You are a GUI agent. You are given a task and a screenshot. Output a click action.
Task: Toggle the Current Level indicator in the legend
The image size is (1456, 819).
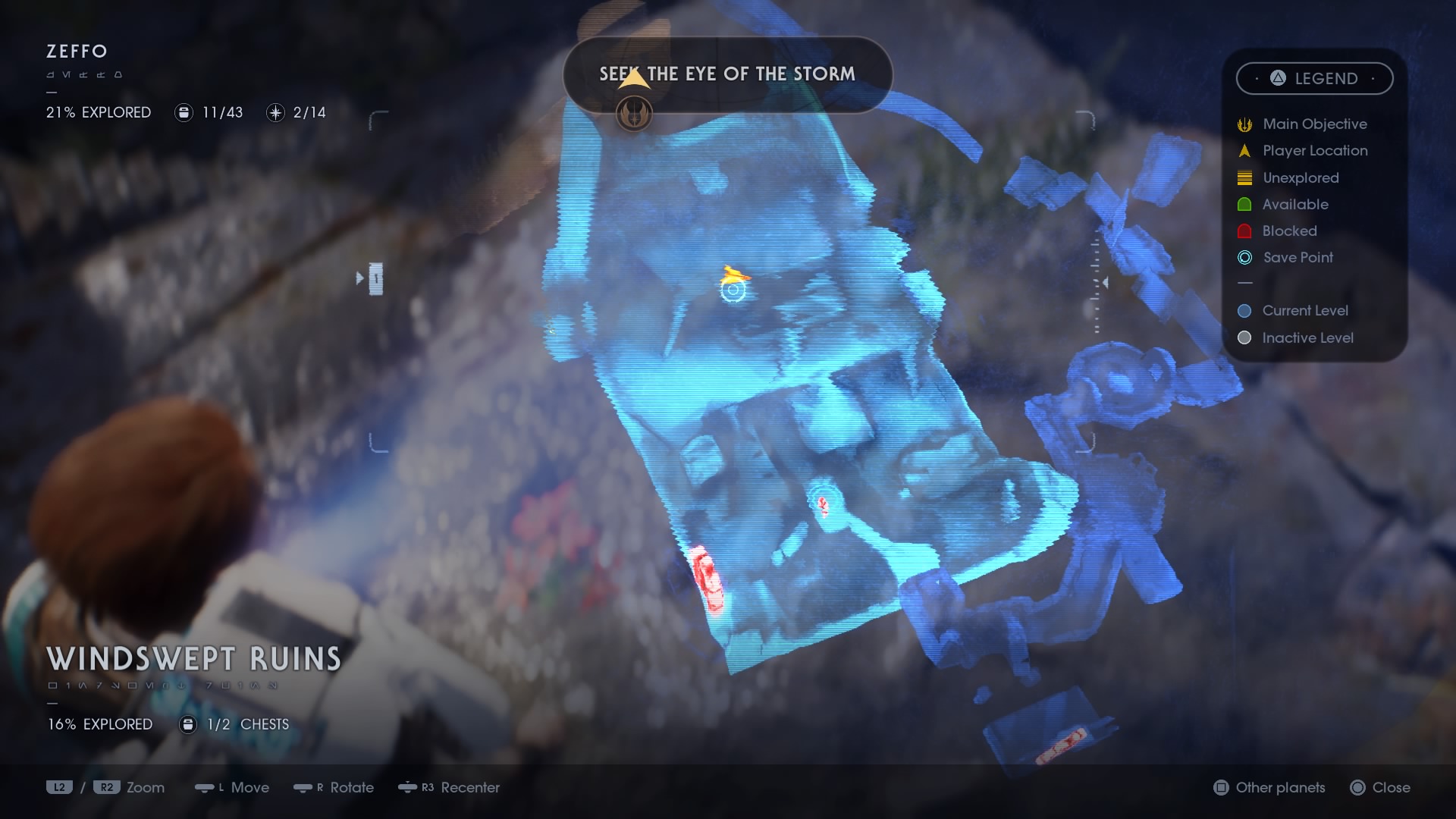click(x=1243, y=310)
